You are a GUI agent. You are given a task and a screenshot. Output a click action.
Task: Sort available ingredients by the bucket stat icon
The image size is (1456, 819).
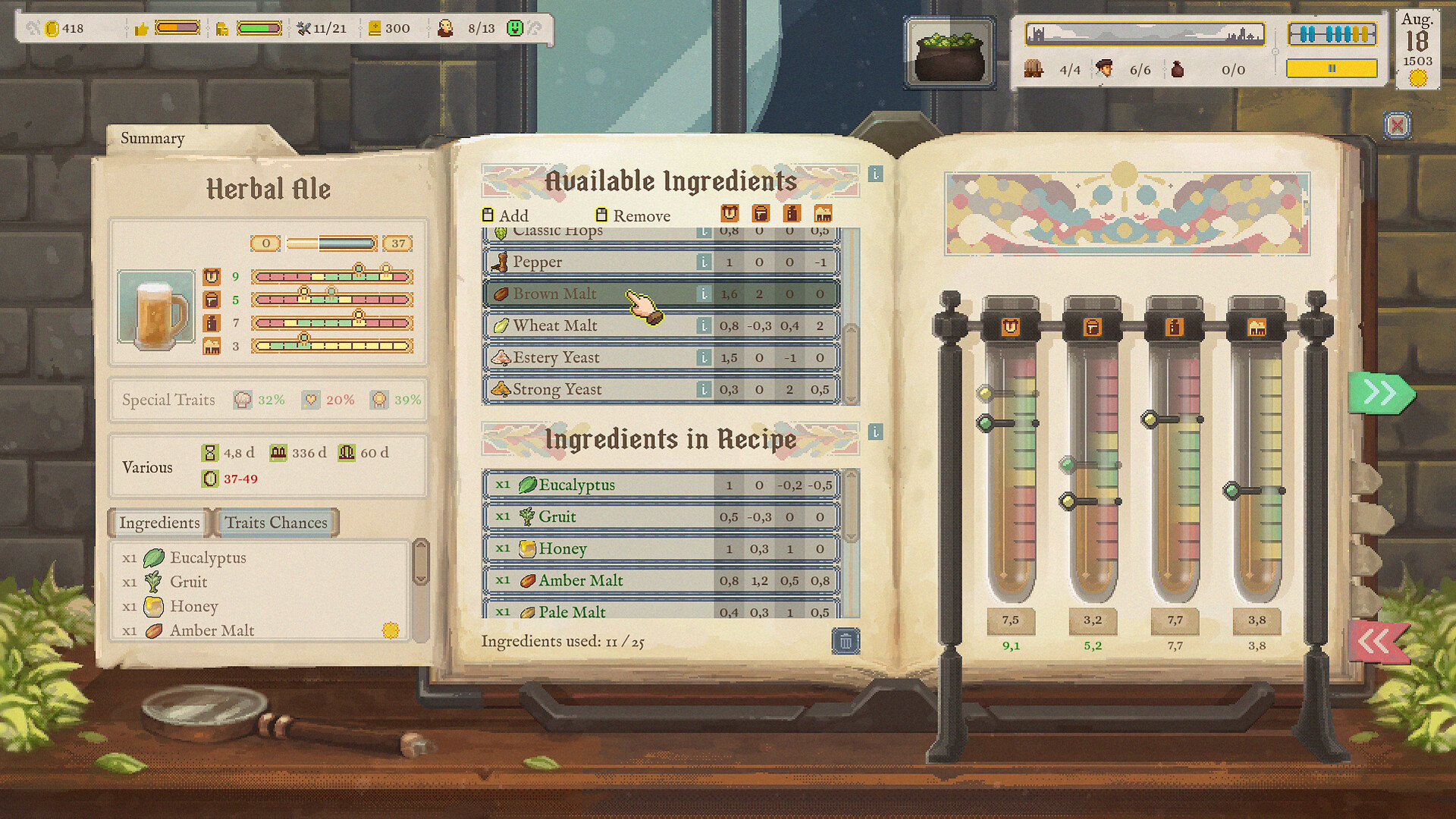coord(761,214)
